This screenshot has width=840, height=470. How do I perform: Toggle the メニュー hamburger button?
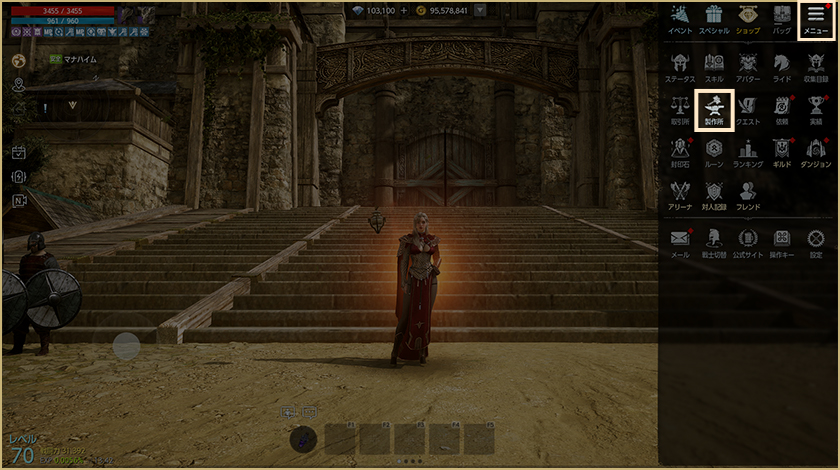815,18
